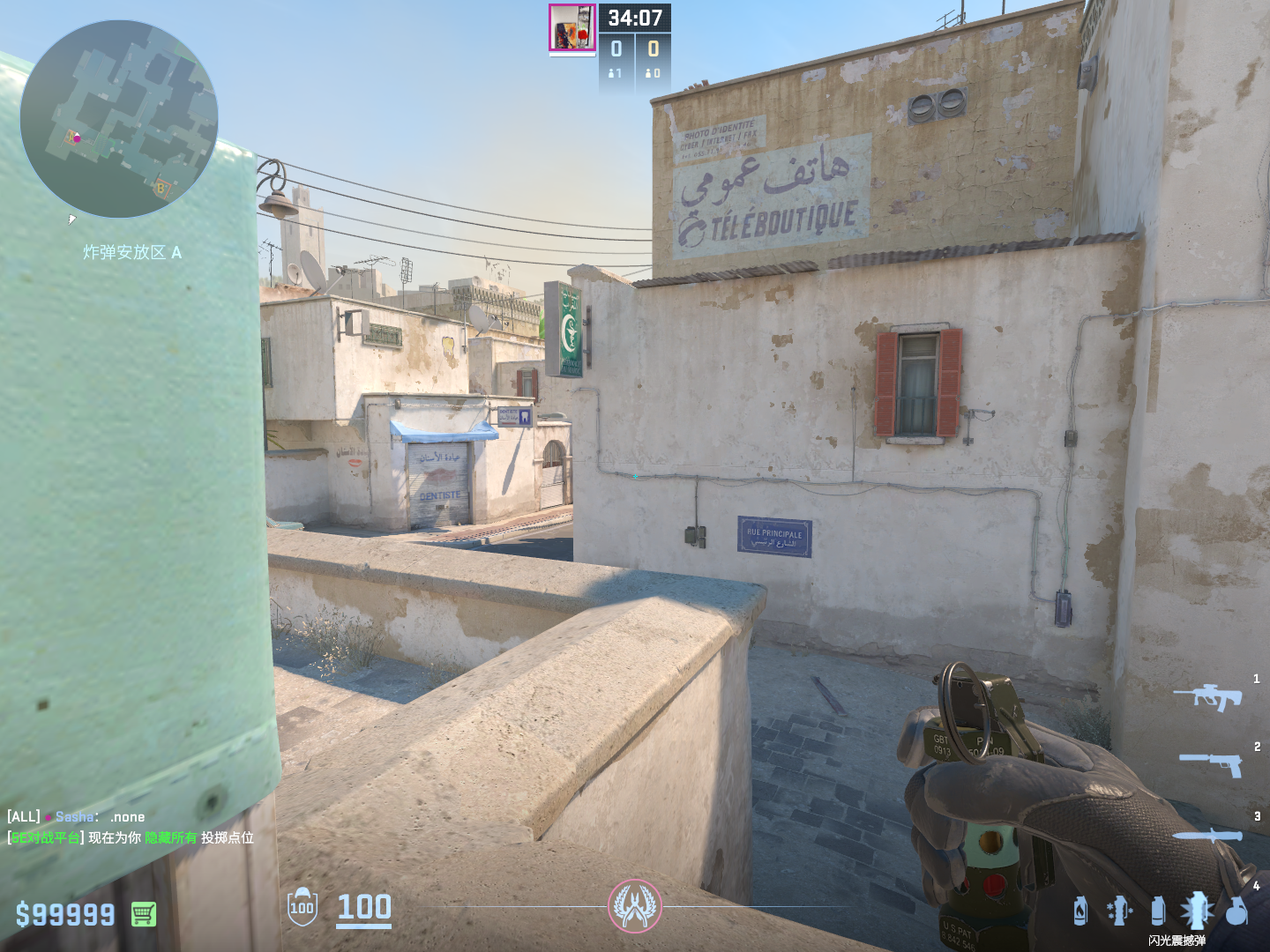Screen dimensions: 1270x952
Task: Select the incendiary grenade icon
Action: (1080, 911)
